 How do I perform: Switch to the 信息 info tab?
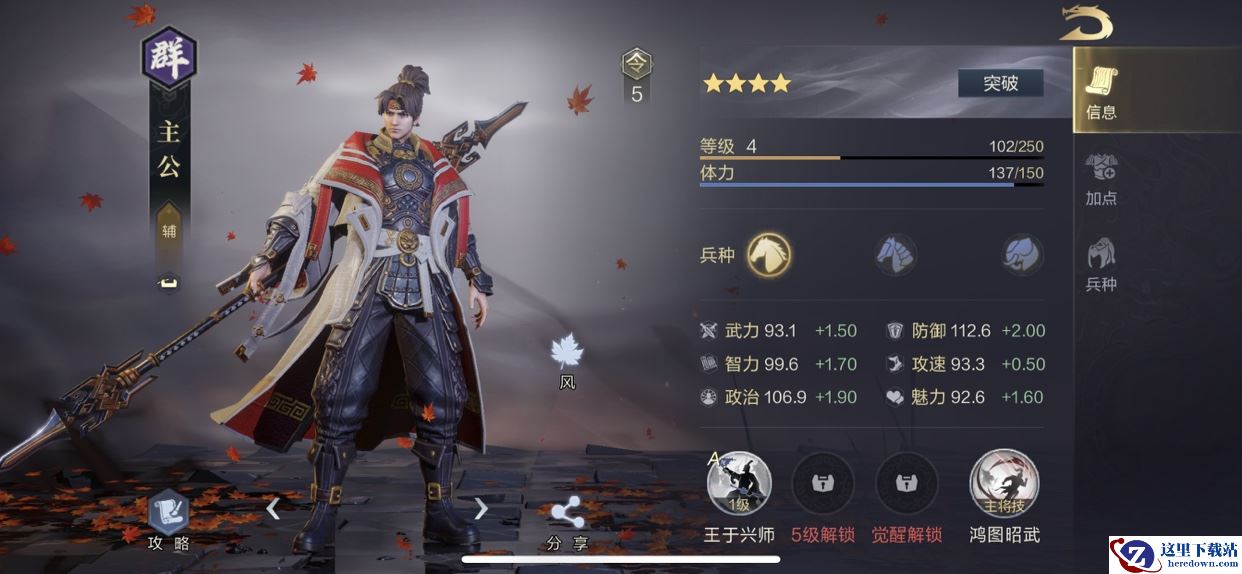tap(1101, 92)
